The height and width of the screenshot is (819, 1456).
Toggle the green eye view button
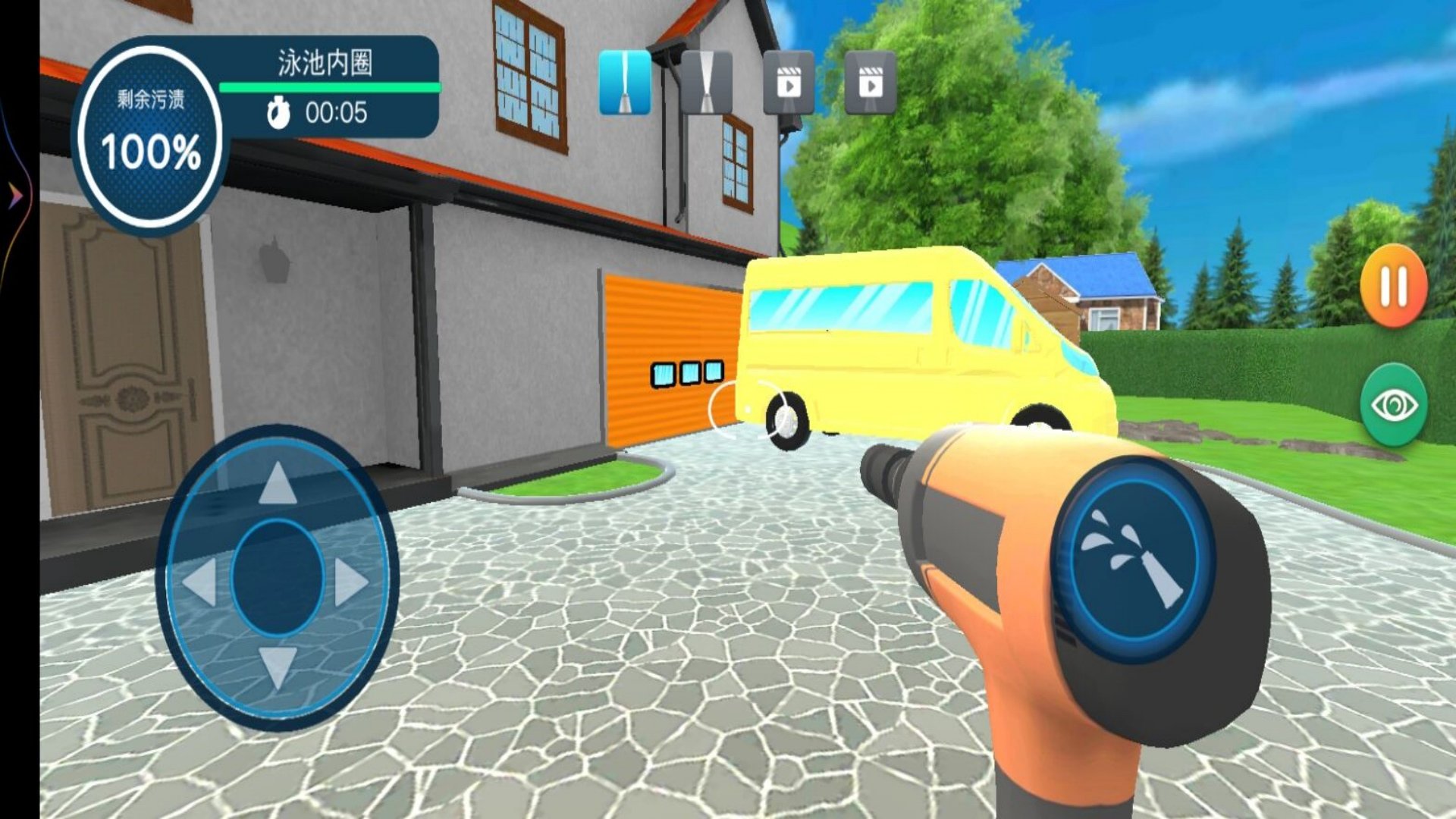(1394, 405)
